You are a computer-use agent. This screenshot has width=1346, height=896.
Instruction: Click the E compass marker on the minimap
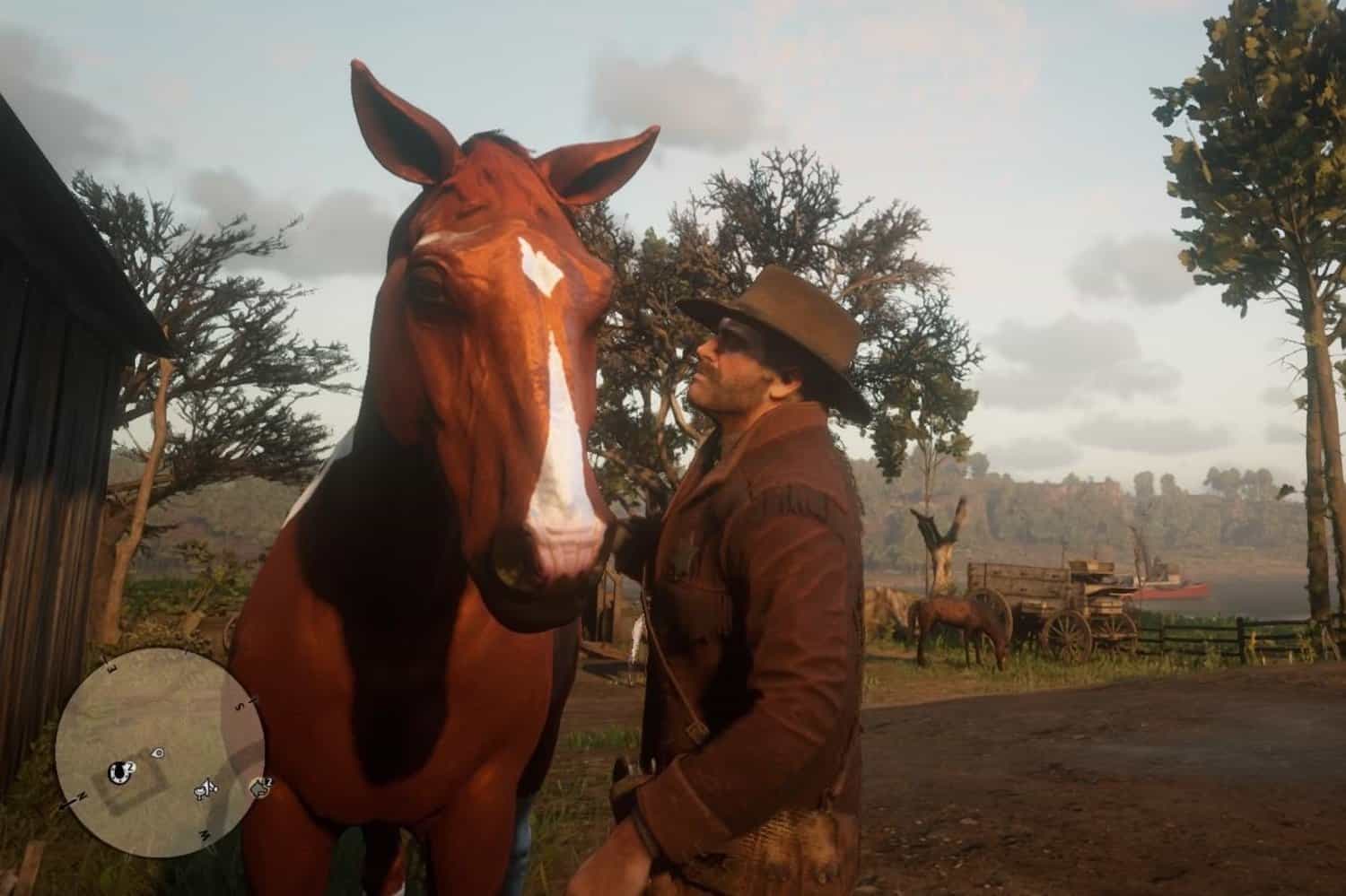(x=111, y=667)
